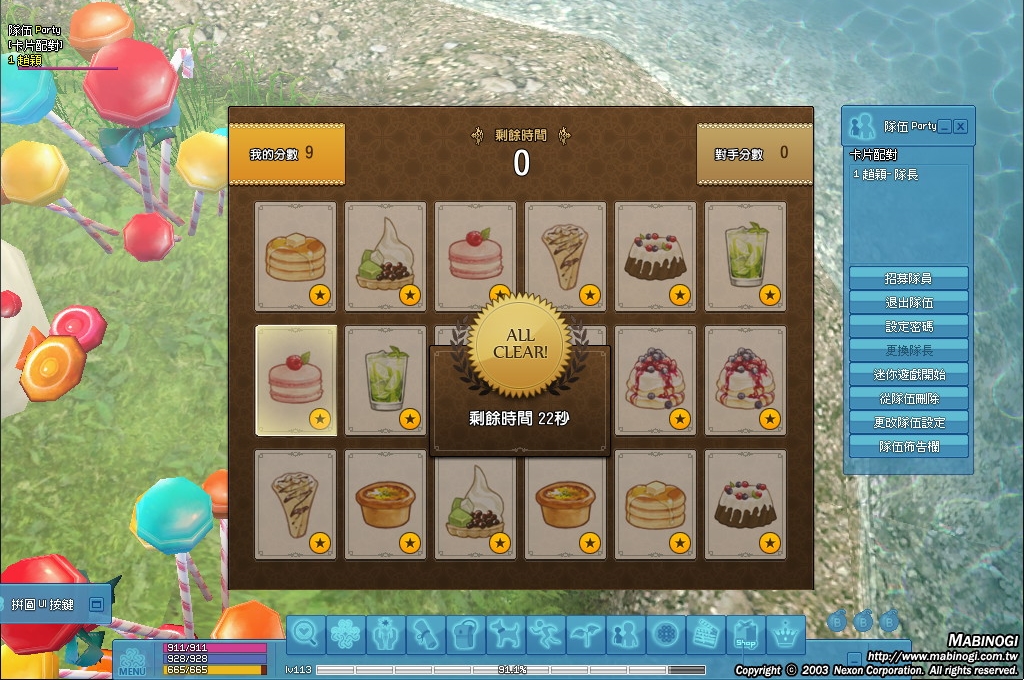The width and height of the screenshot is (1024, 680).
Task: Open the pet dog icon menu
Action: pos(504,634)
